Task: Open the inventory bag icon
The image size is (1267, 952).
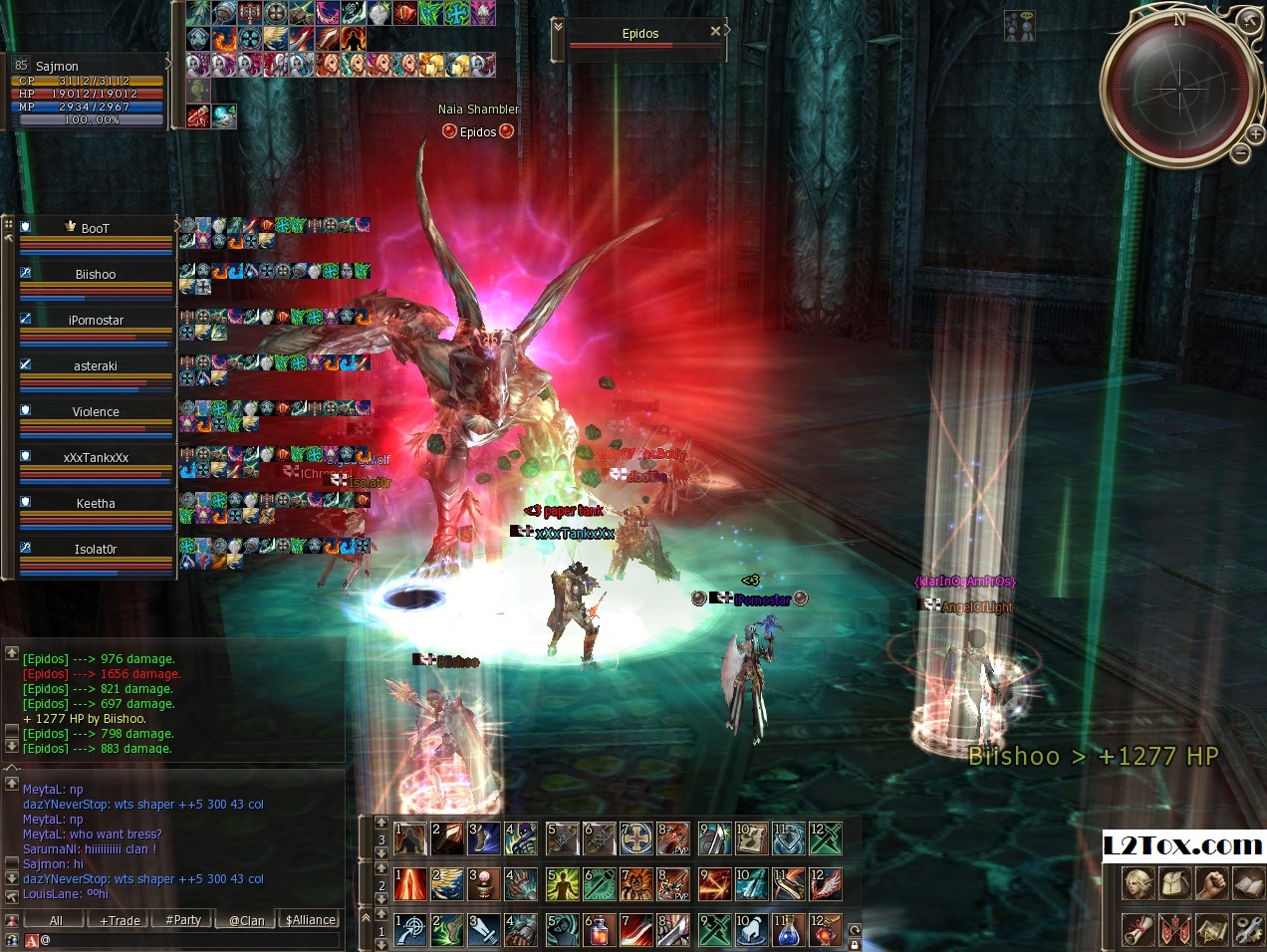Action: click(1174, 883)
